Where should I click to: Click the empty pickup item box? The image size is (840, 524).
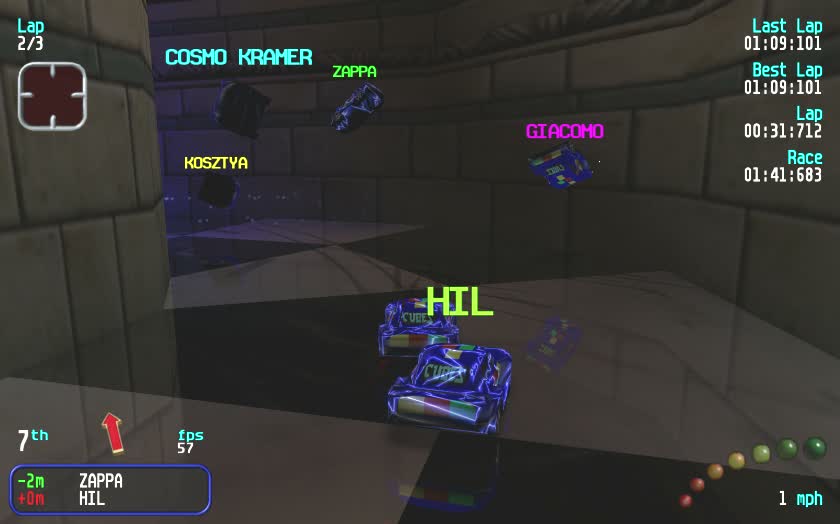point(52,96)
